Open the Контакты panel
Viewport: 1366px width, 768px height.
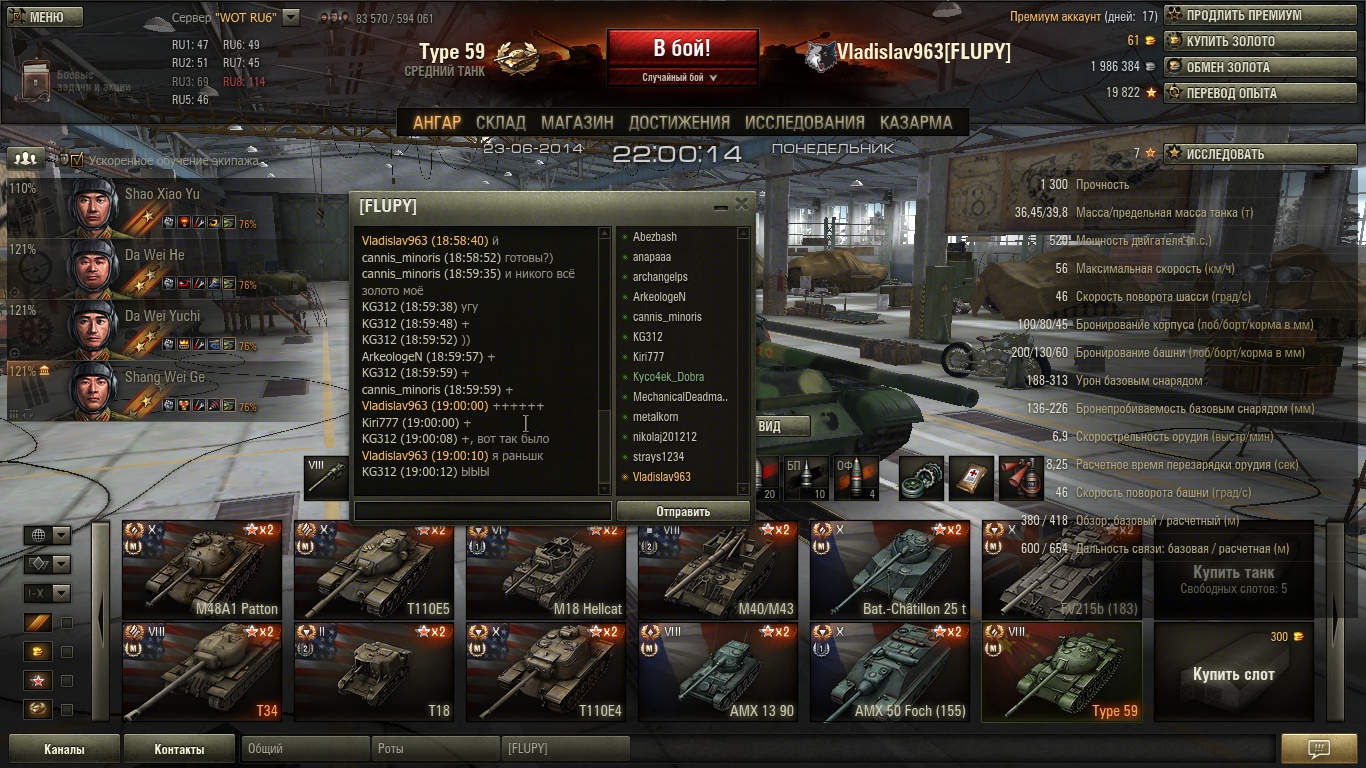click(179, 749)
